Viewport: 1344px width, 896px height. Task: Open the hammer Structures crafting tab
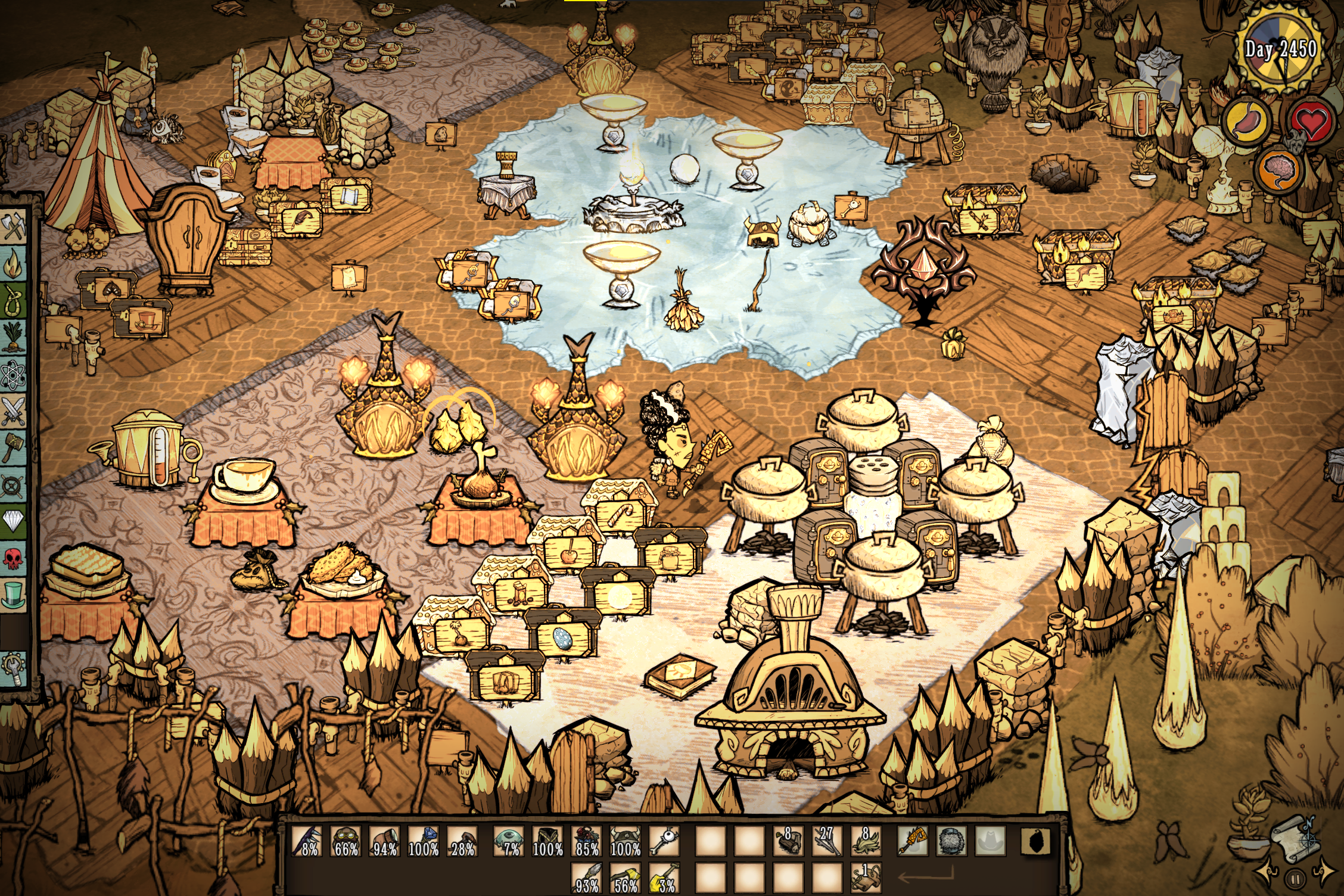tap(13, 447)
